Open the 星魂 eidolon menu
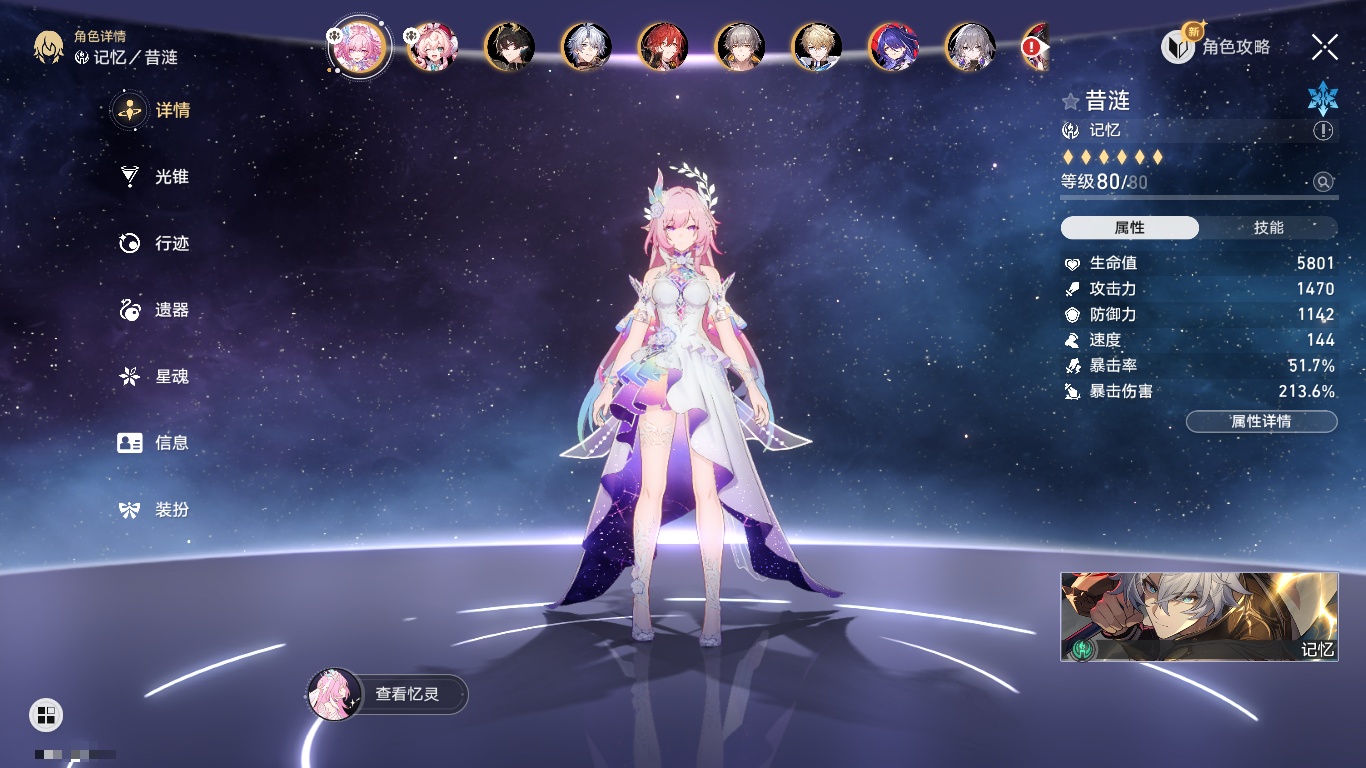 [154, 376]
